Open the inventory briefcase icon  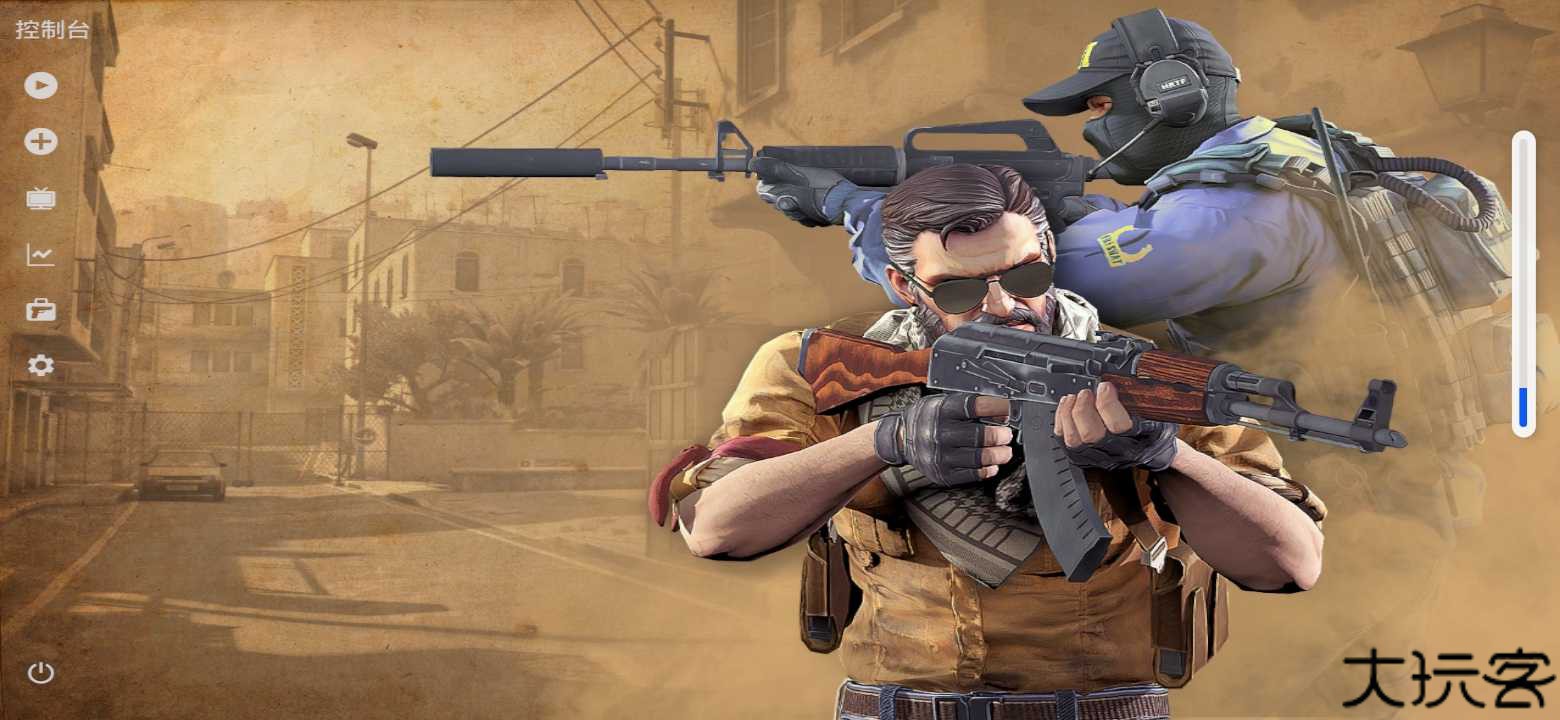(41, 310)
